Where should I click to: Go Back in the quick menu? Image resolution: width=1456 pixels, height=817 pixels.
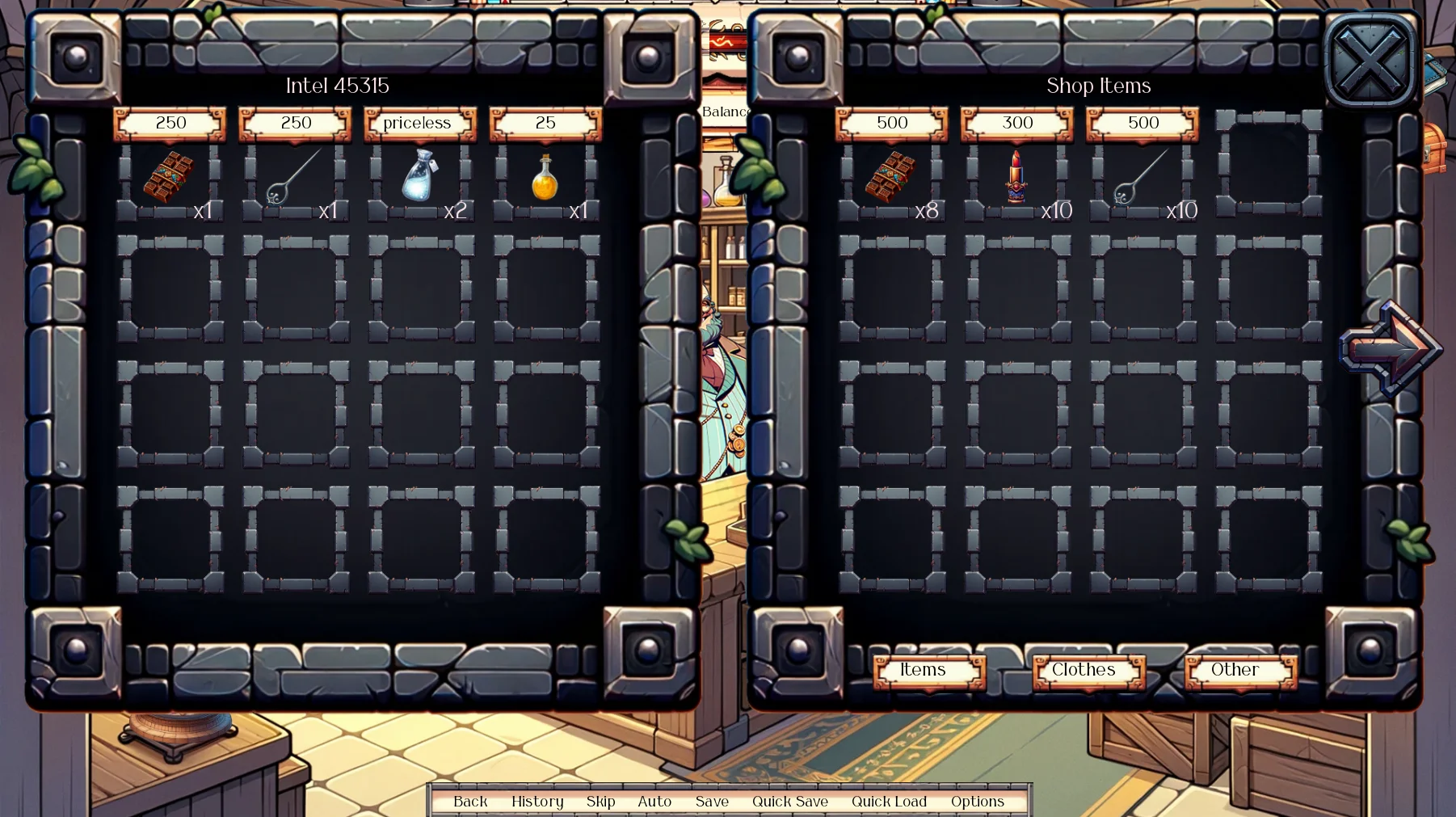pos(470,802)
